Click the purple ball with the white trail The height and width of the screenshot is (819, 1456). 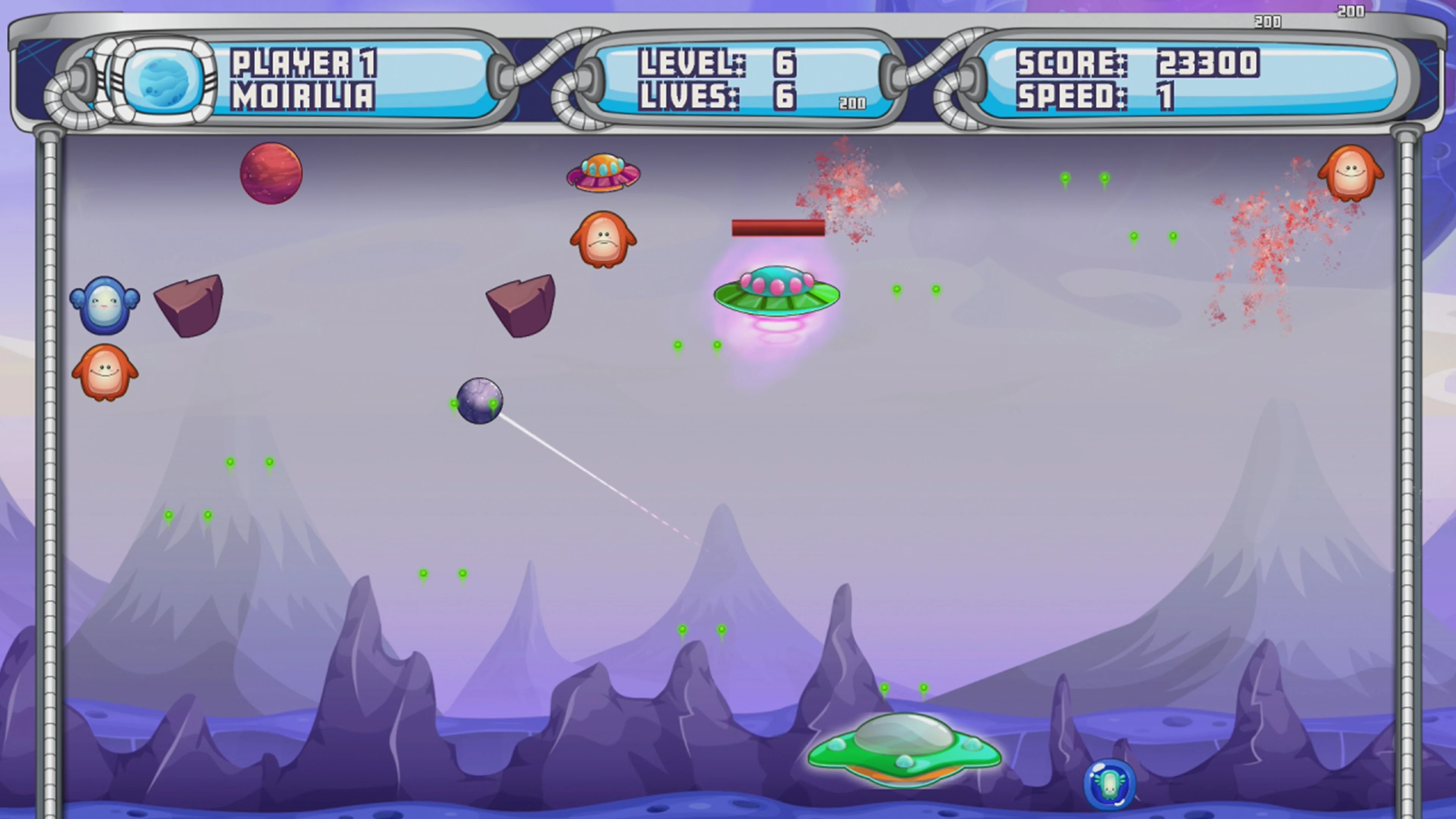(x=481, y=400)
